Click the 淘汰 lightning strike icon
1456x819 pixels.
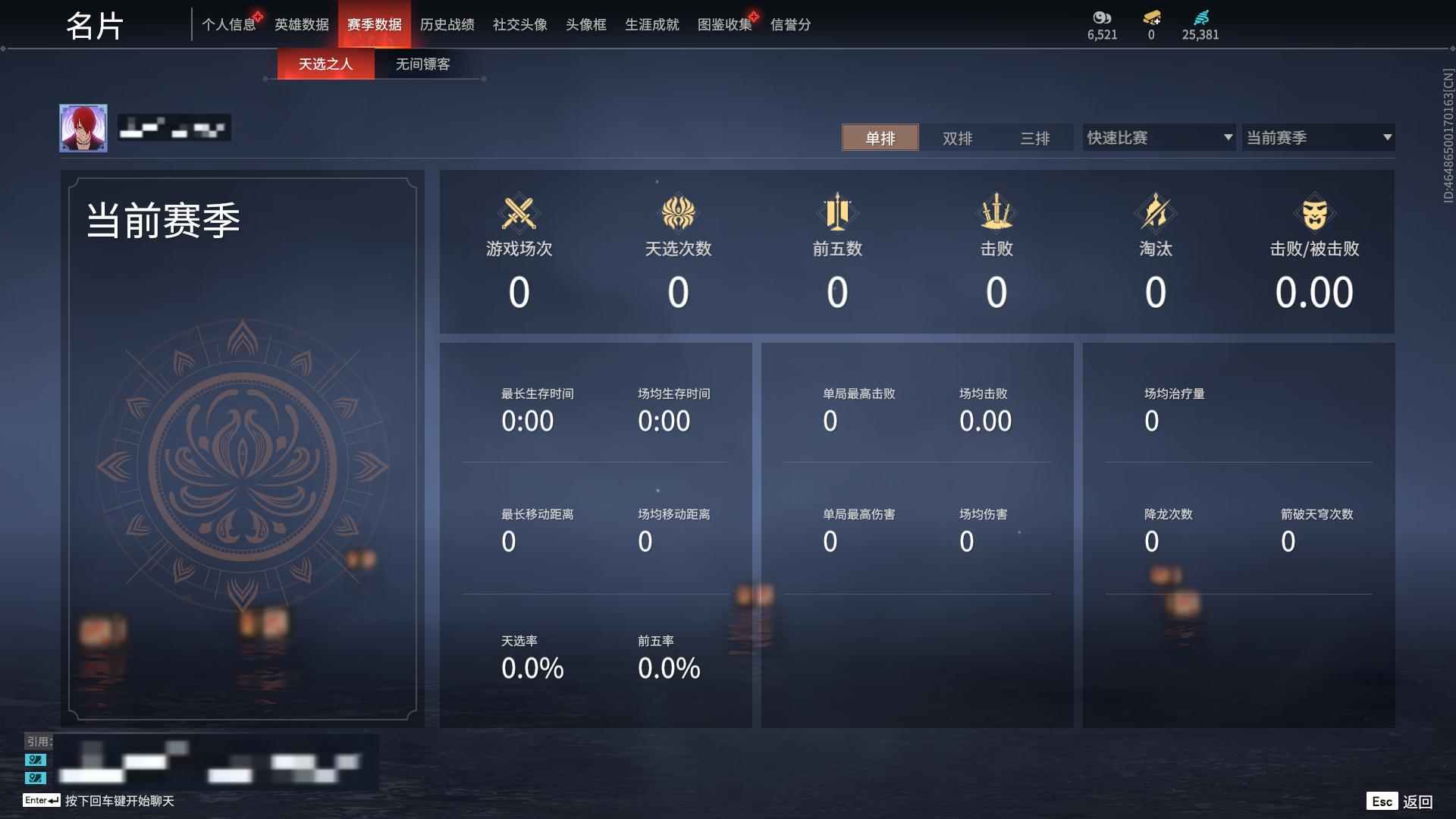coord(1155,213)
